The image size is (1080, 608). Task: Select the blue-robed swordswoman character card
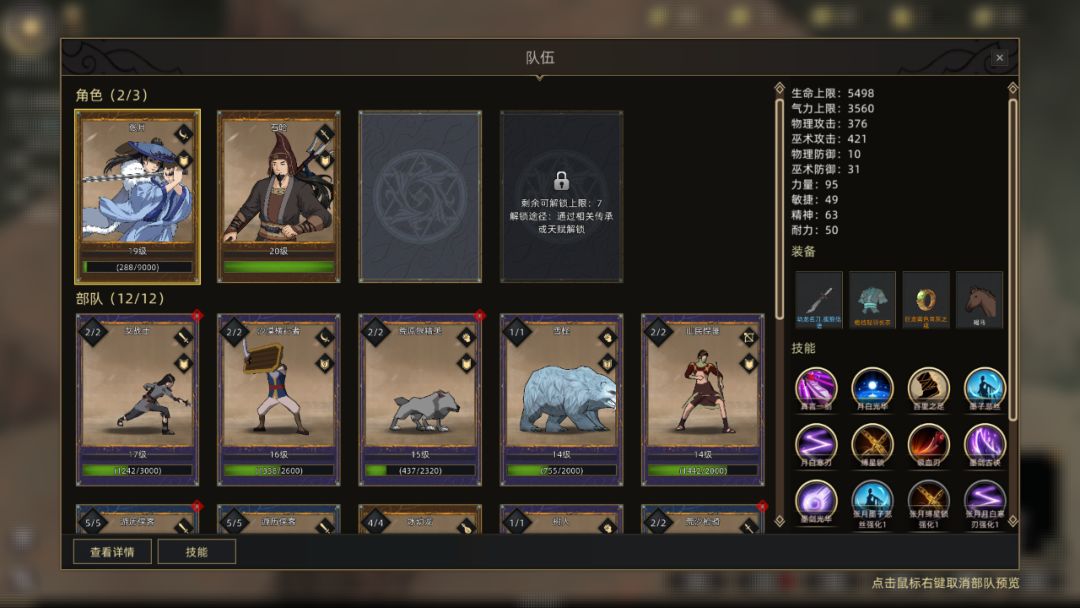pyautogui.click(x=138, y=196)
